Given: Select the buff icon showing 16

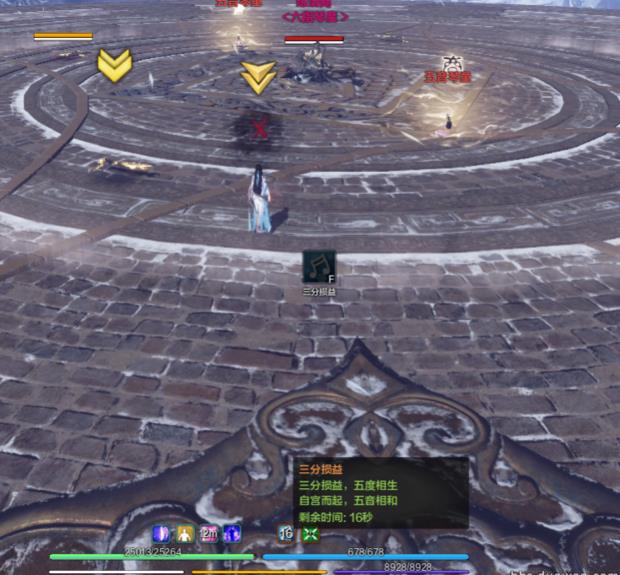Looking at the screenshot, I should [x=286, y=534].
